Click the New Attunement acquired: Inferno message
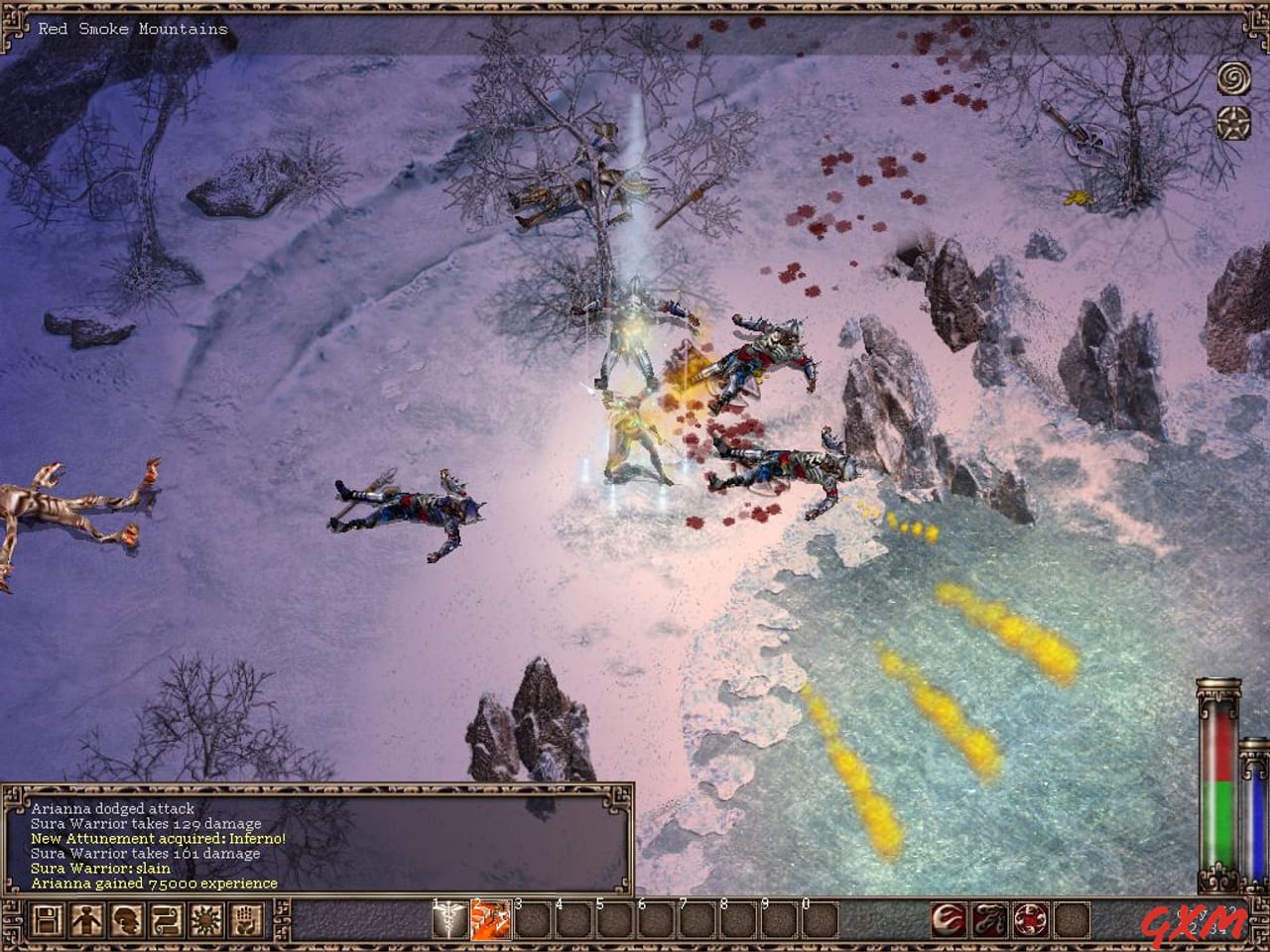The width and height of the screenshot is (1270, 952). [157, 838]
